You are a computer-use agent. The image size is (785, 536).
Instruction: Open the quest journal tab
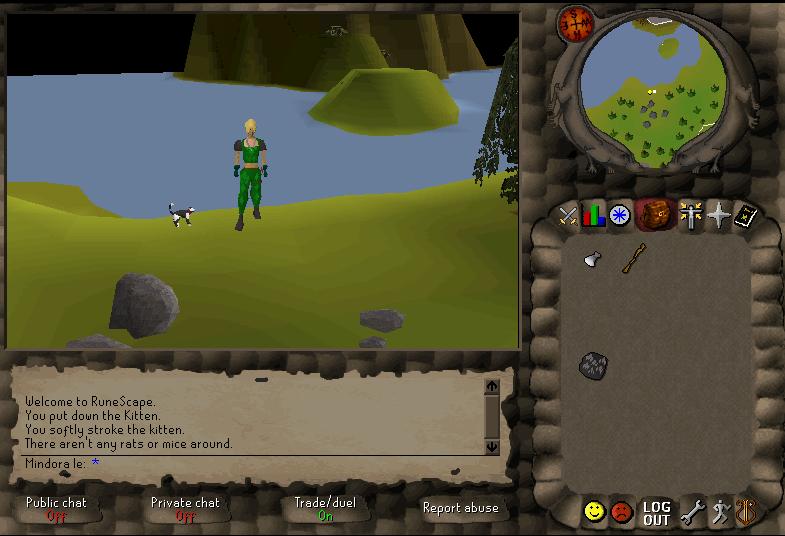621,216
